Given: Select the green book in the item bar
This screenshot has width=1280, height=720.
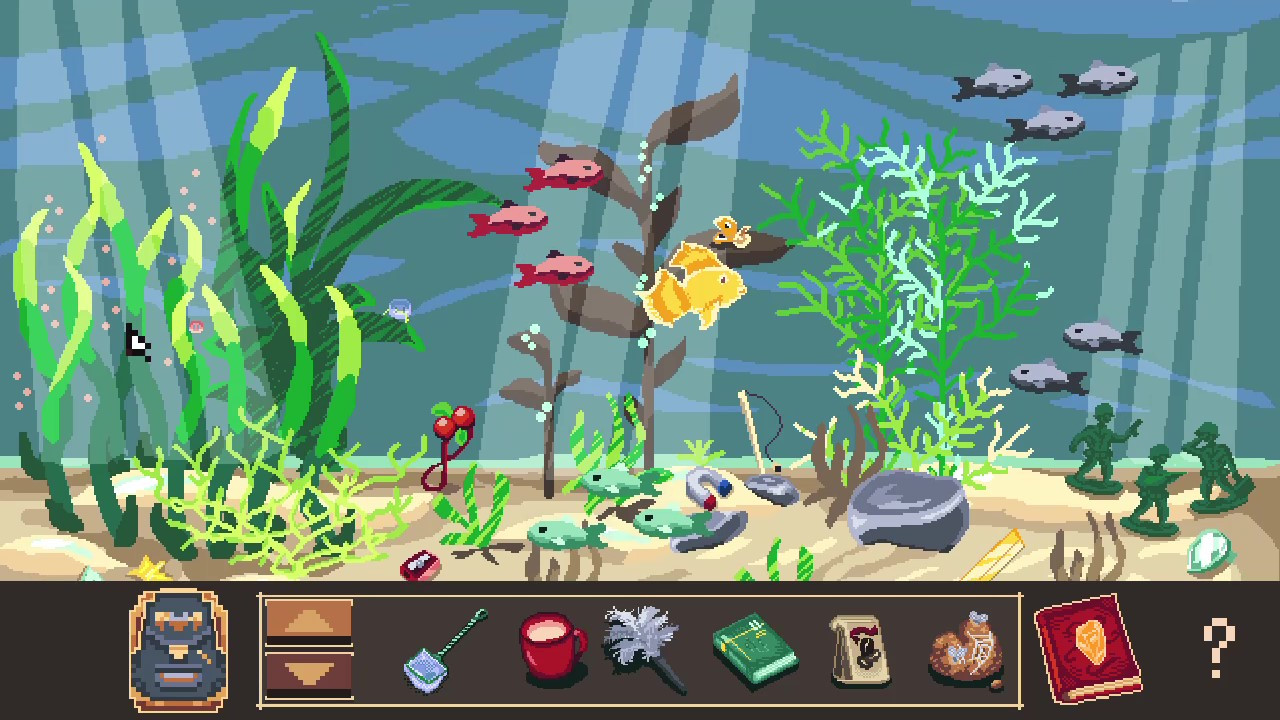Looking at the screenshot, I should click(x=757, y=650).
